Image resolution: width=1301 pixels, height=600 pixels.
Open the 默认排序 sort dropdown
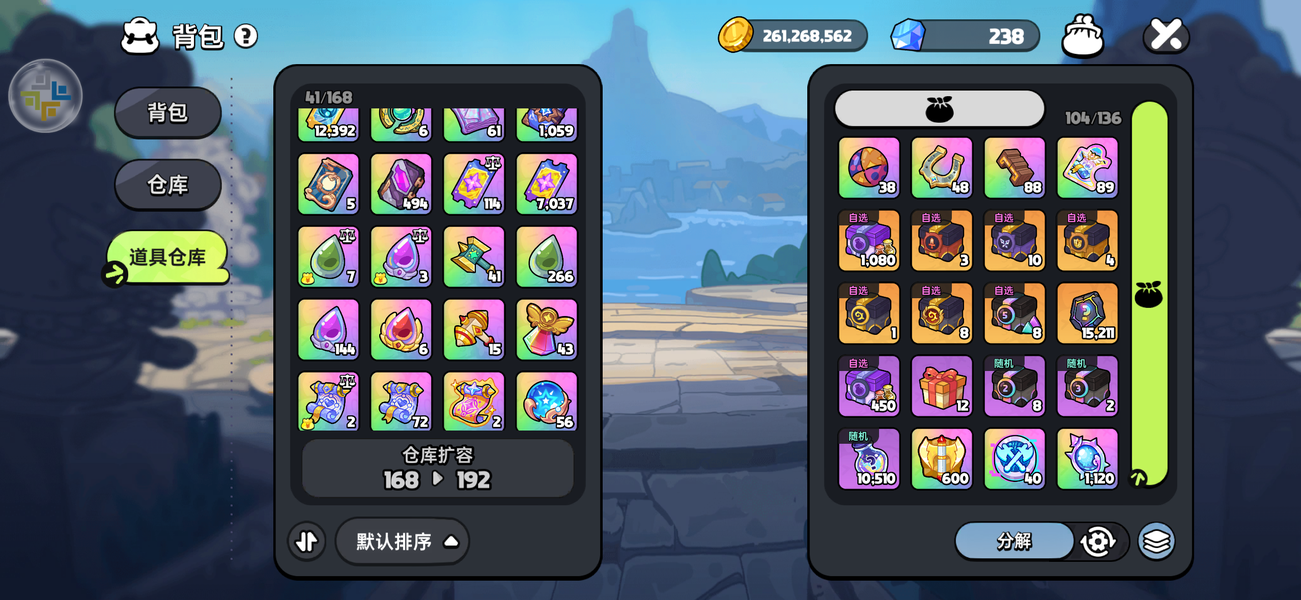(402, 541)
